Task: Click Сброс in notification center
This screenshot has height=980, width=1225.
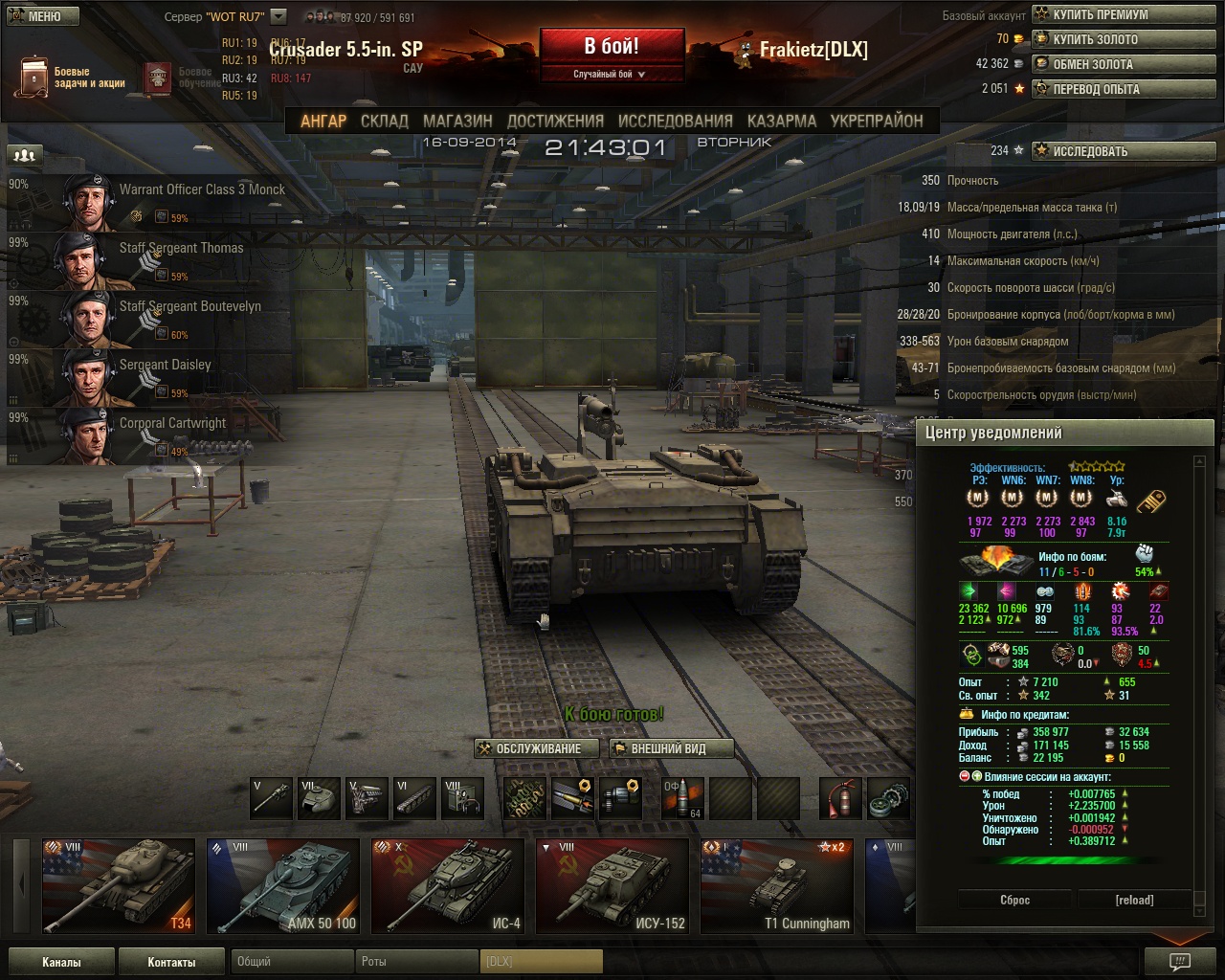Action: point(1015,900)
